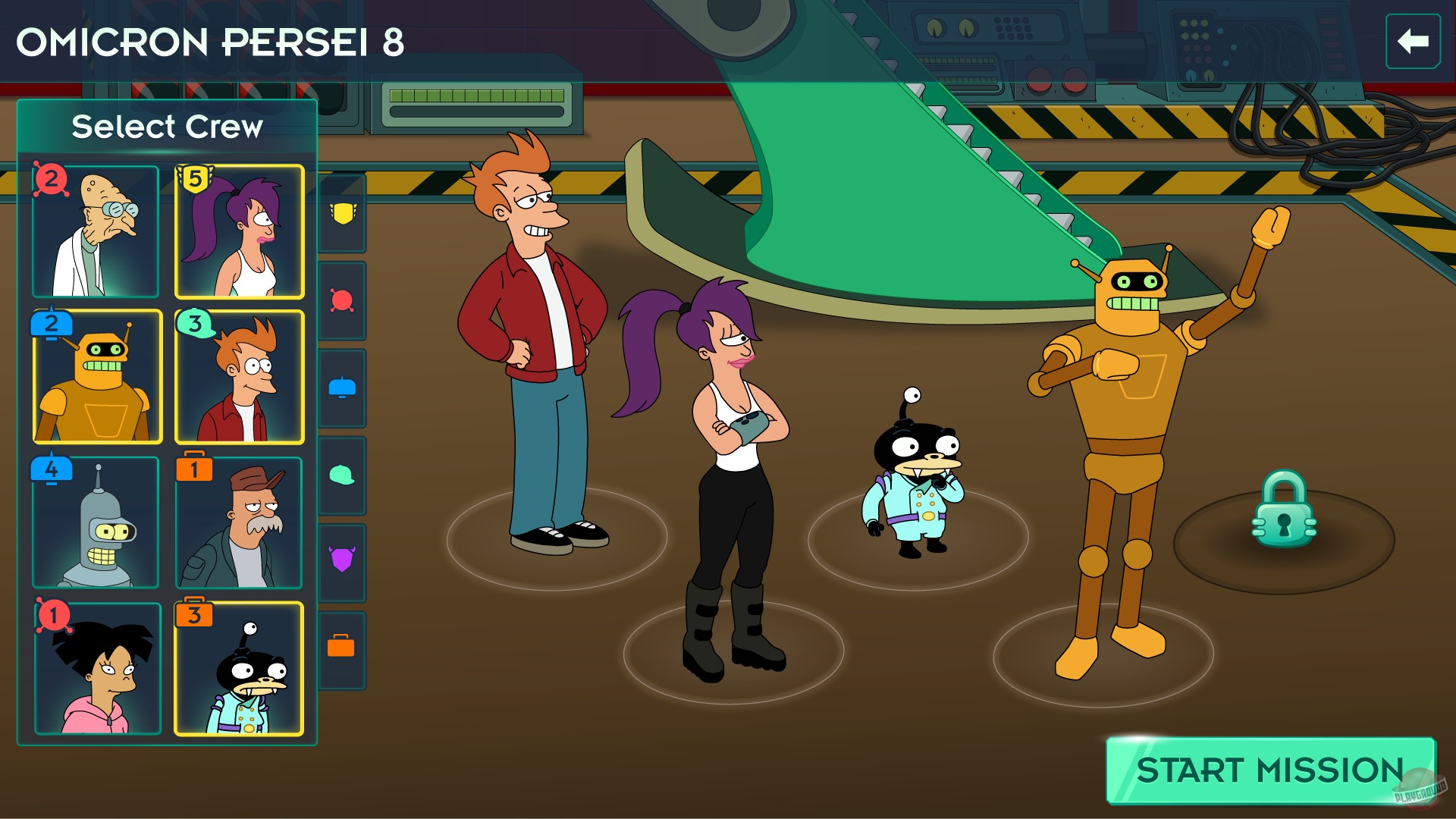Select Professor Farnsworth's portrait
Viewport: 1456px width, 819px height.
pyautogui.click(x=96, y=231)
